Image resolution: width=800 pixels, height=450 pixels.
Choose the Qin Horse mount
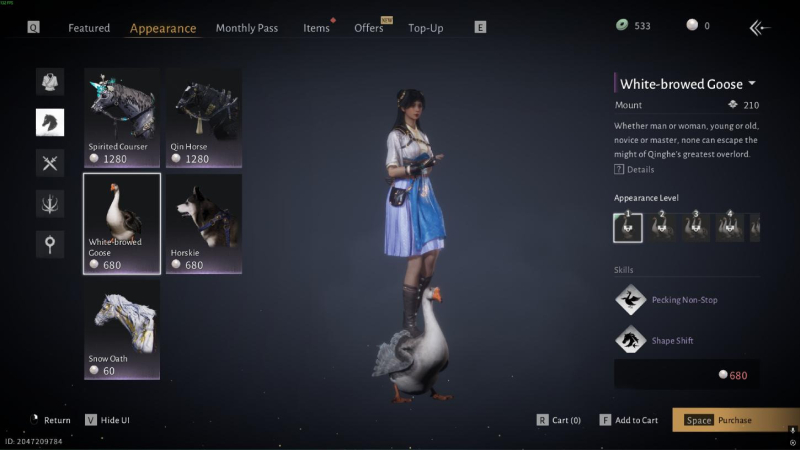(x=203, y=117)
